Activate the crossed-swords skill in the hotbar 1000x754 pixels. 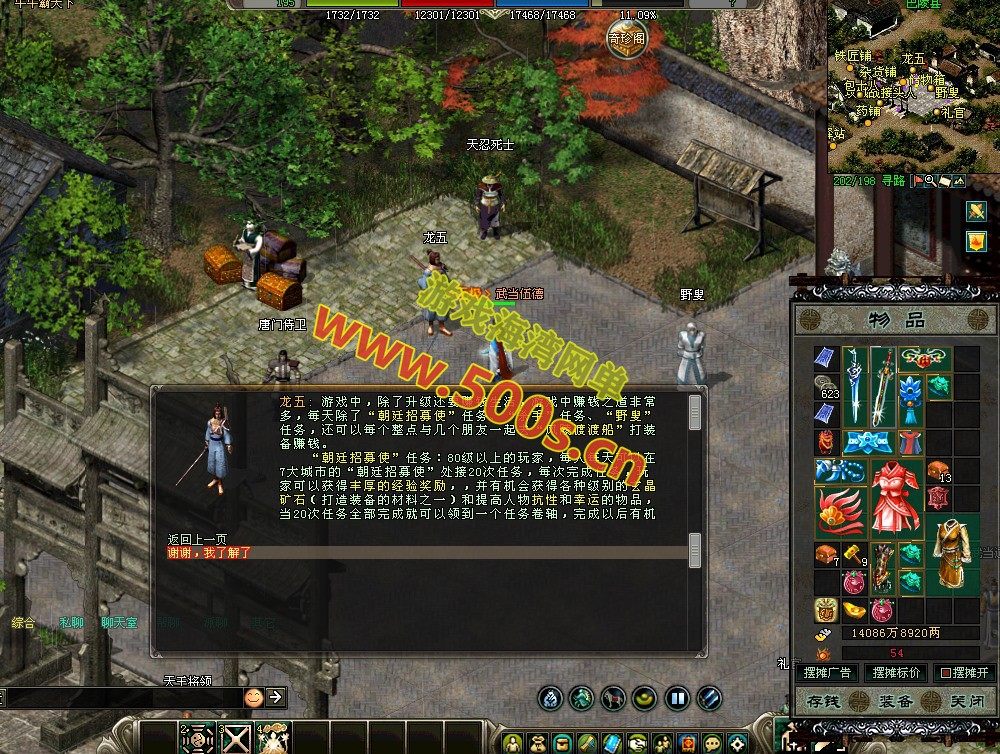(x=236, y=738)
